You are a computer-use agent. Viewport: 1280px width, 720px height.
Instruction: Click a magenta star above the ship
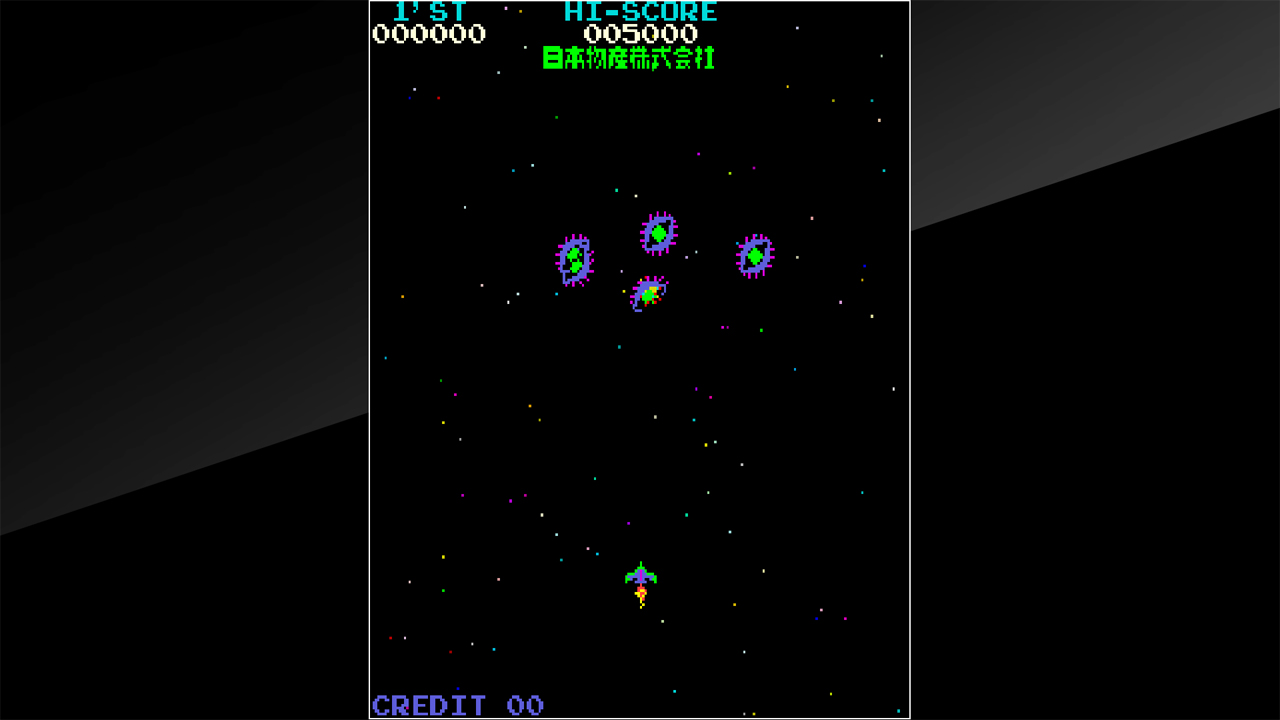(629, 523)
